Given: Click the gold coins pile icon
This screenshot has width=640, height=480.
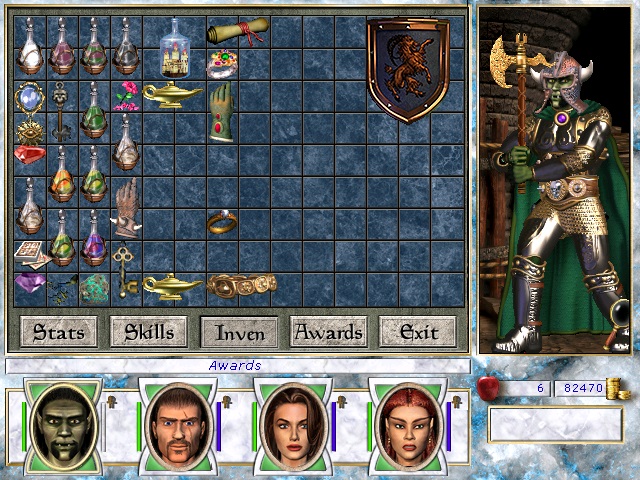Looking at the screenshot, I should click(x=620, y=388).
